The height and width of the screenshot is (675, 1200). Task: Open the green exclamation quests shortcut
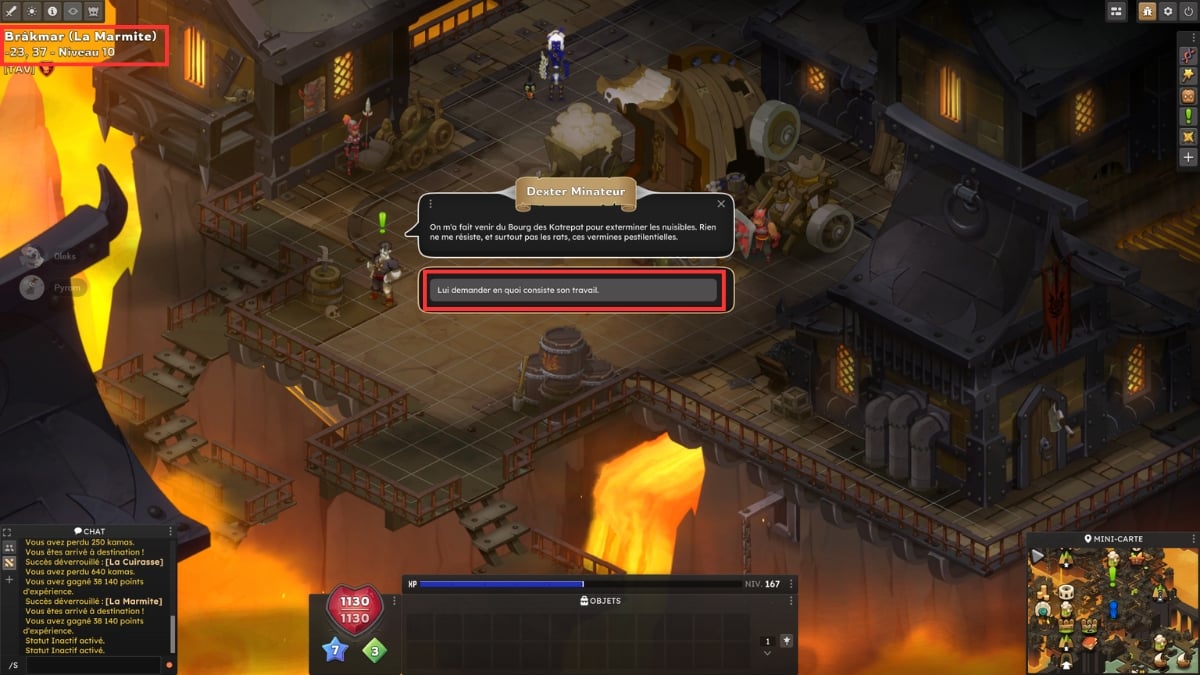(x=1188, y=116)
